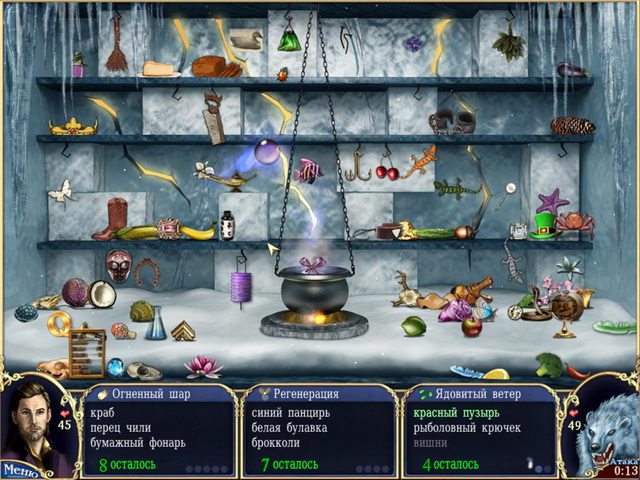
Task: Select the Ядовитый ветер spell panel
Action: click(x=482, y=430)
